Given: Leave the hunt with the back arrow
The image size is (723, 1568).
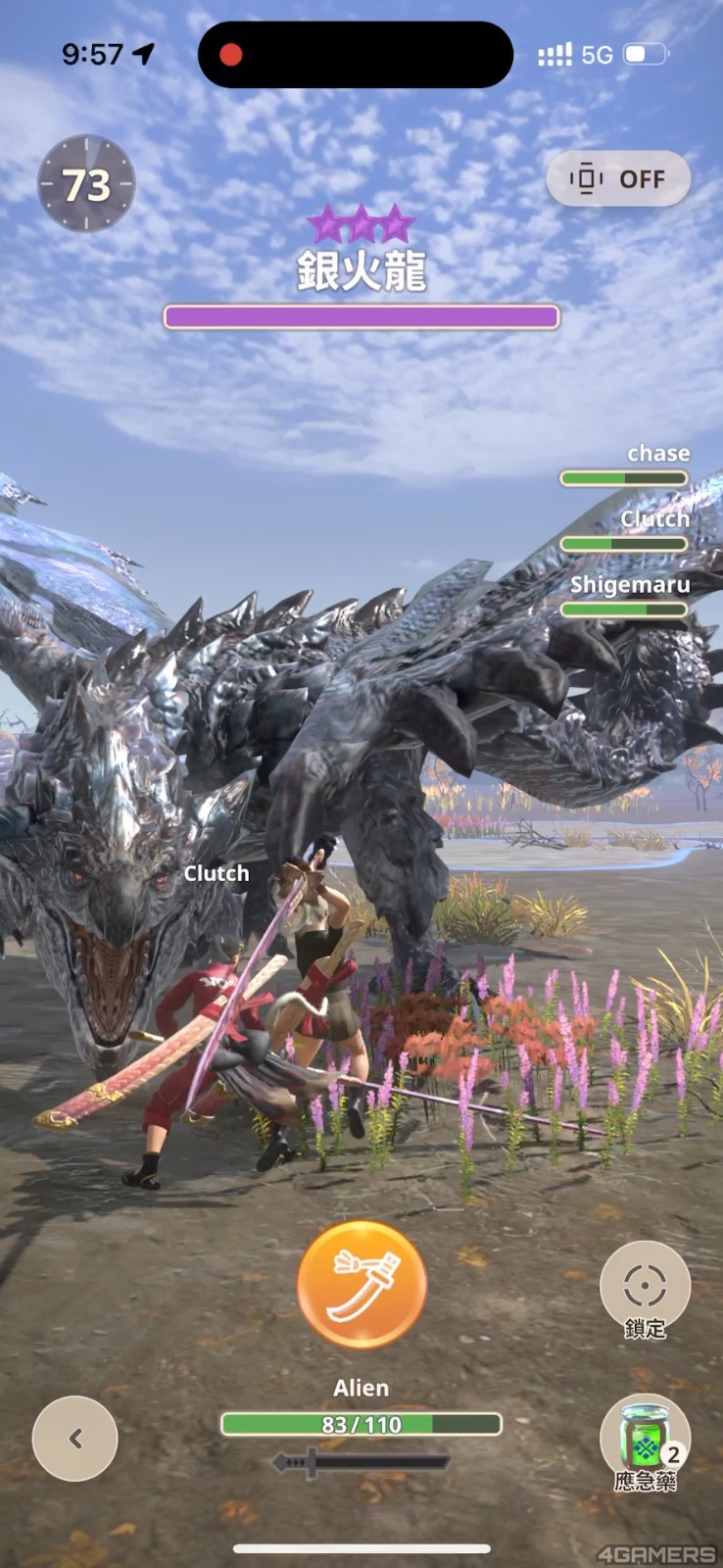Looking at the screenshot, I should 75,1438.
